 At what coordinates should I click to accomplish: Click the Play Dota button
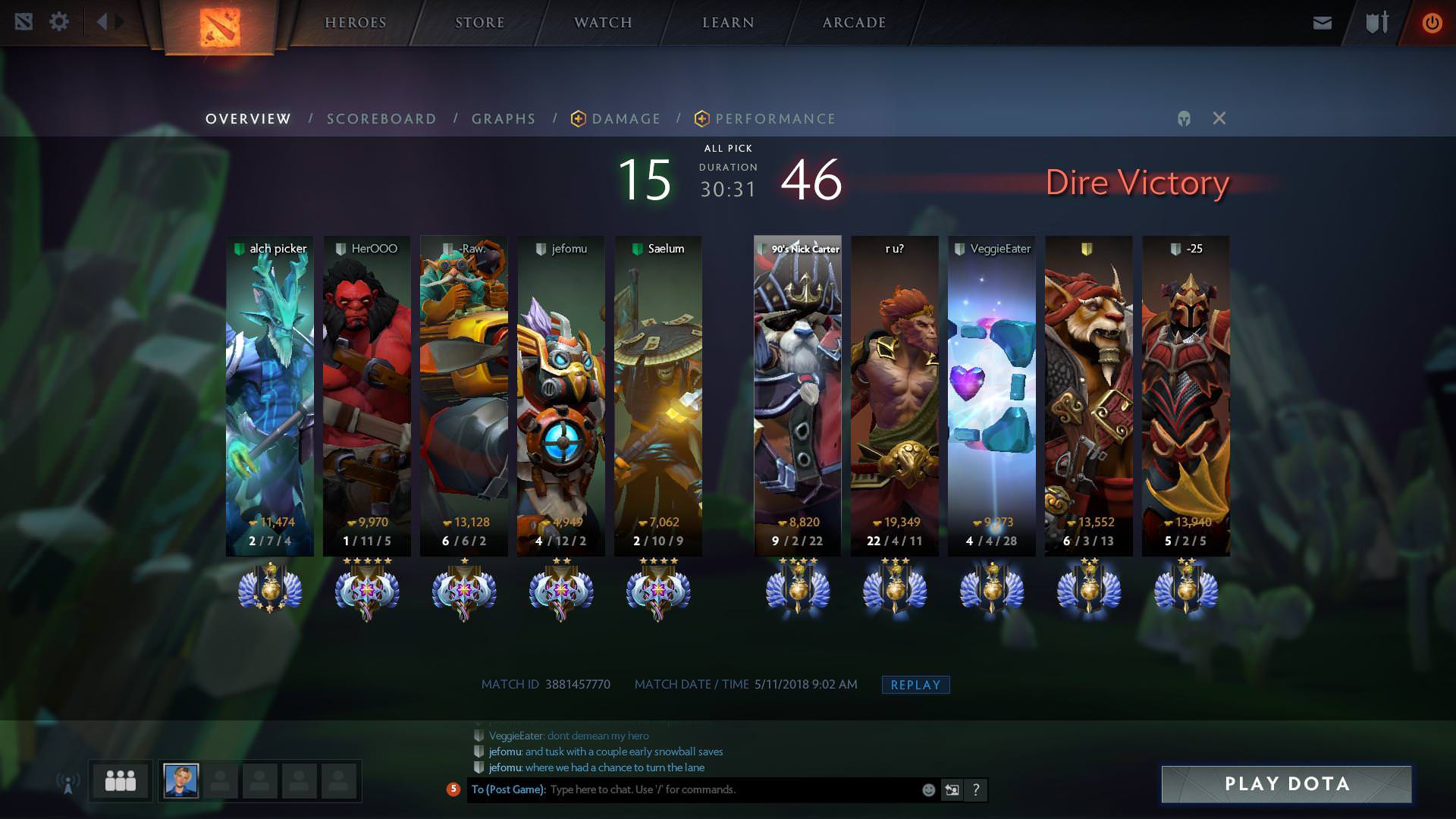point(1286,784)
